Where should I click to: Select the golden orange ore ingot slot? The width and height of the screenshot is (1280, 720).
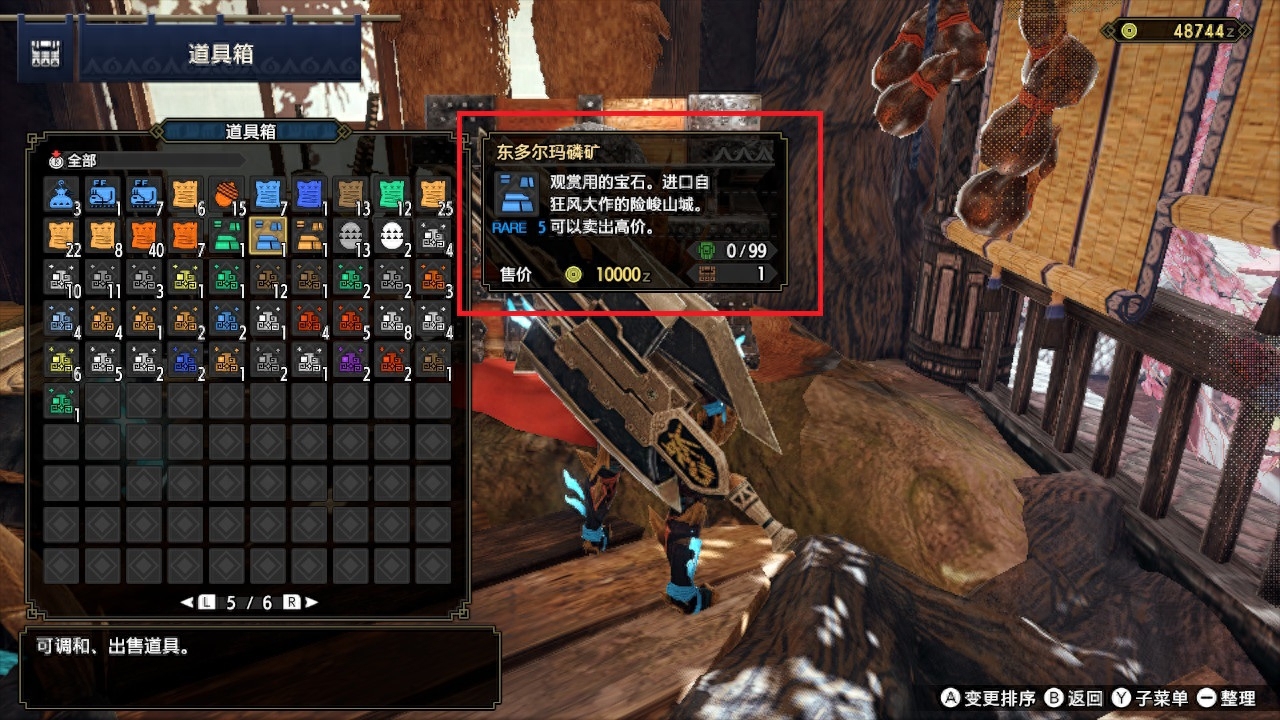point(310,235)
